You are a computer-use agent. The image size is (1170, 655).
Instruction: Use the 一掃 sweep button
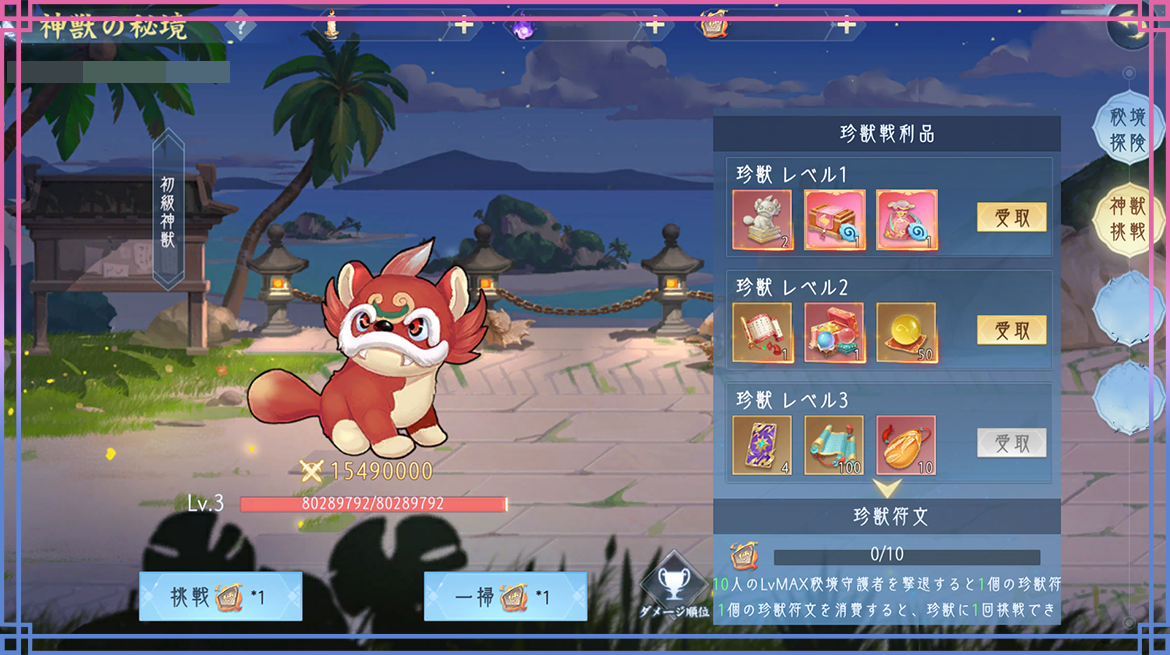click(x=505, y=597)
